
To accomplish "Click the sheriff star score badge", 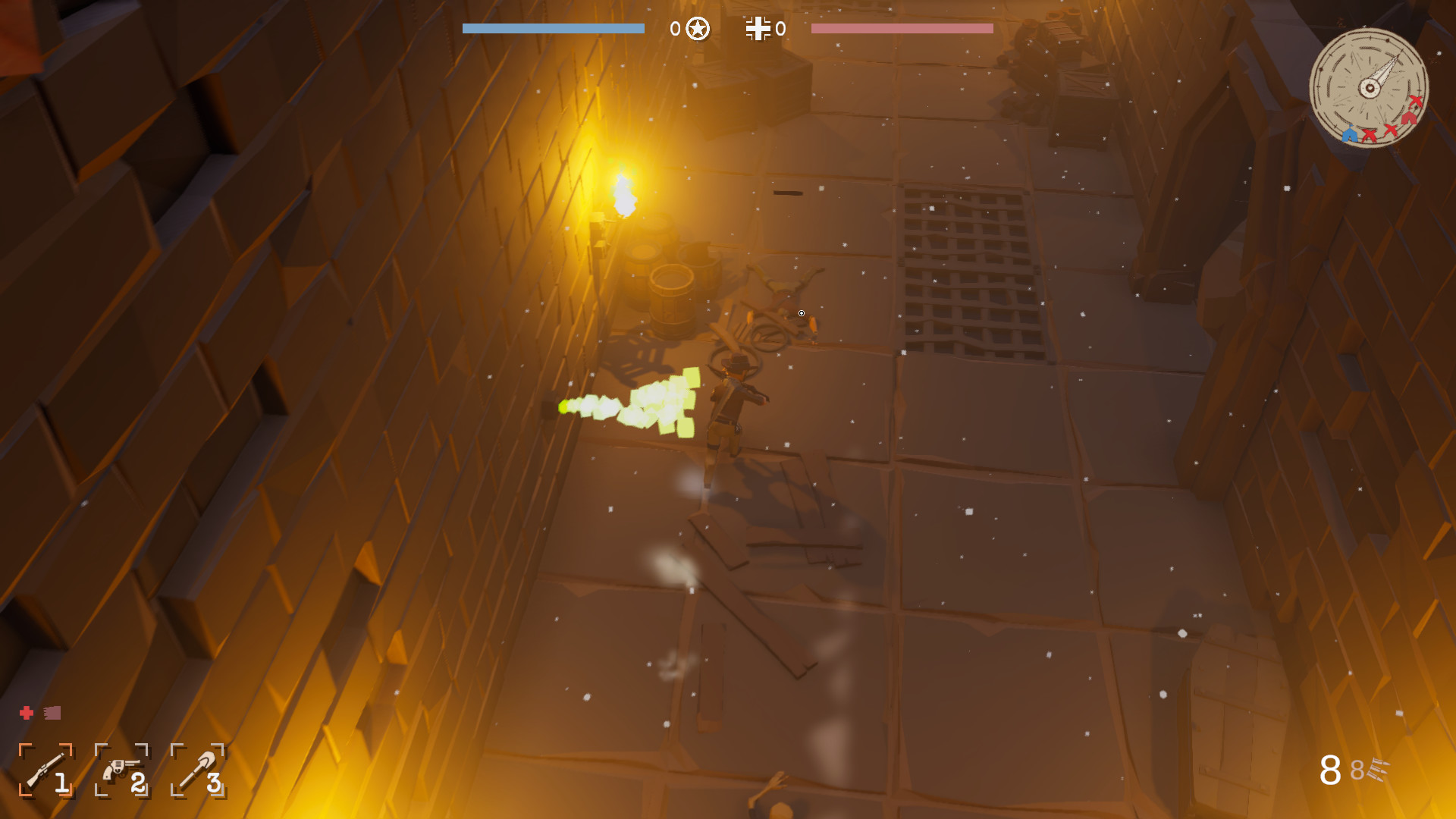I will 696,30.
